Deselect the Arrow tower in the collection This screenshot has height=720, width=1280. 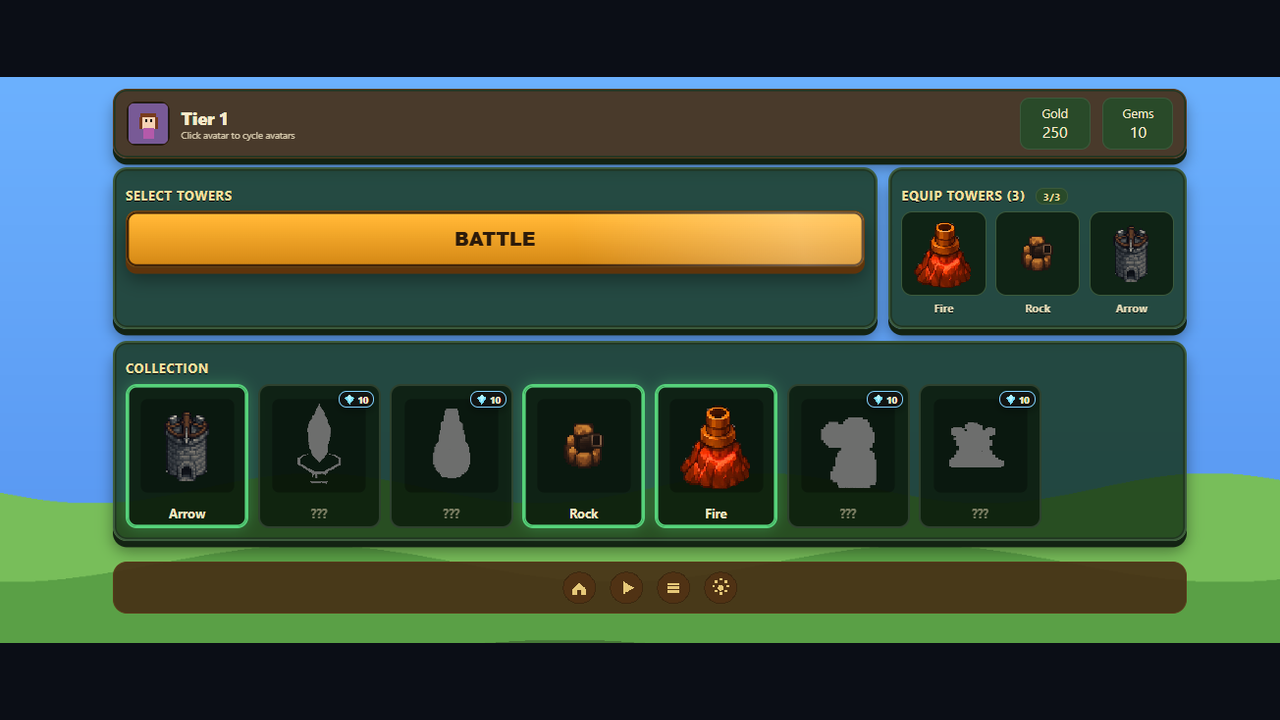(187, 456)
